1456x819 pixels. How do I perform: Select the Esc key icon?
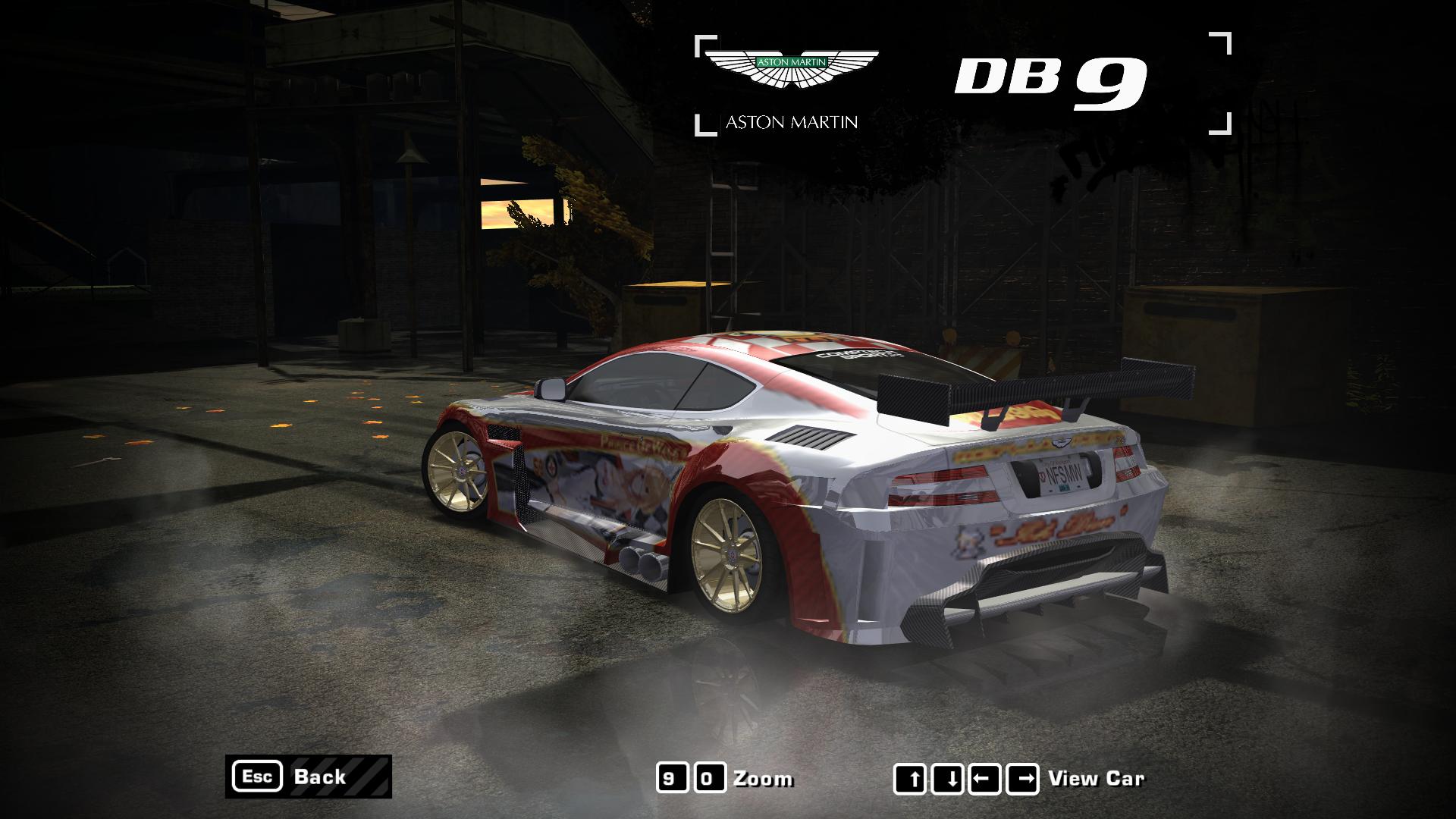tap(259, 777)
